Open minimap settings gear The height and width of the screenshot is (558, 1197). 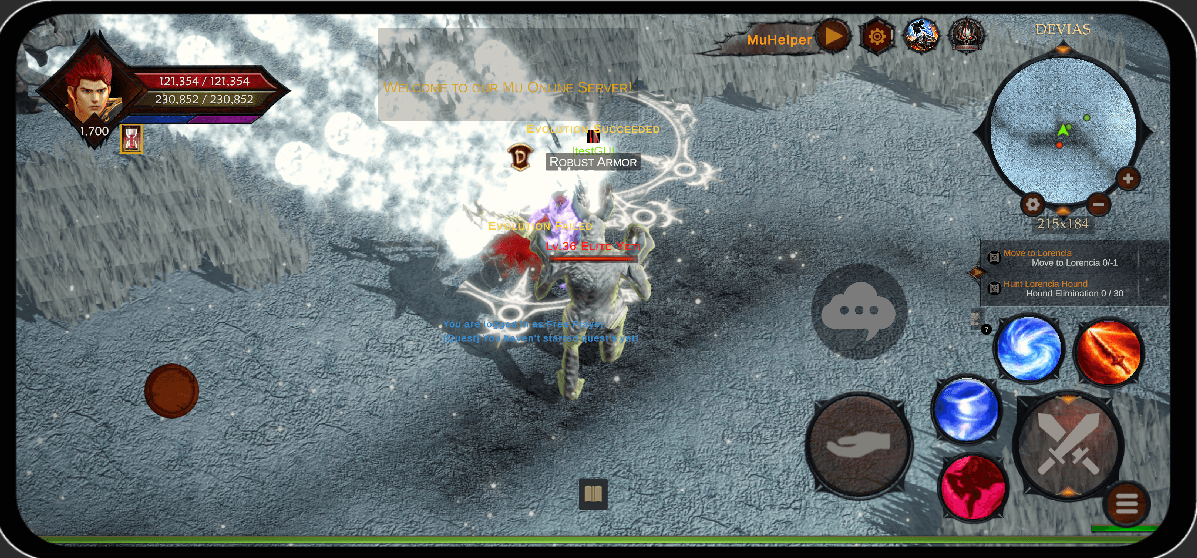tap(1033, 204)
